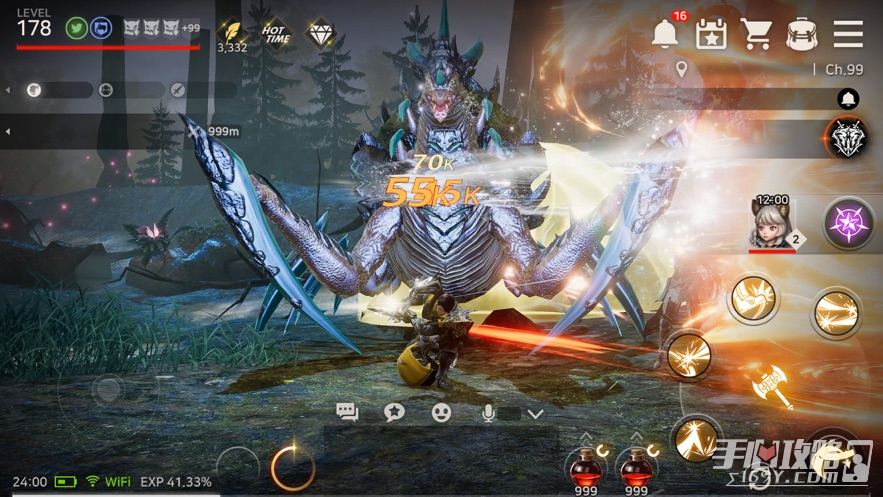Open the diamond currency icon
The image size is (883, 497).
(320, 31)
